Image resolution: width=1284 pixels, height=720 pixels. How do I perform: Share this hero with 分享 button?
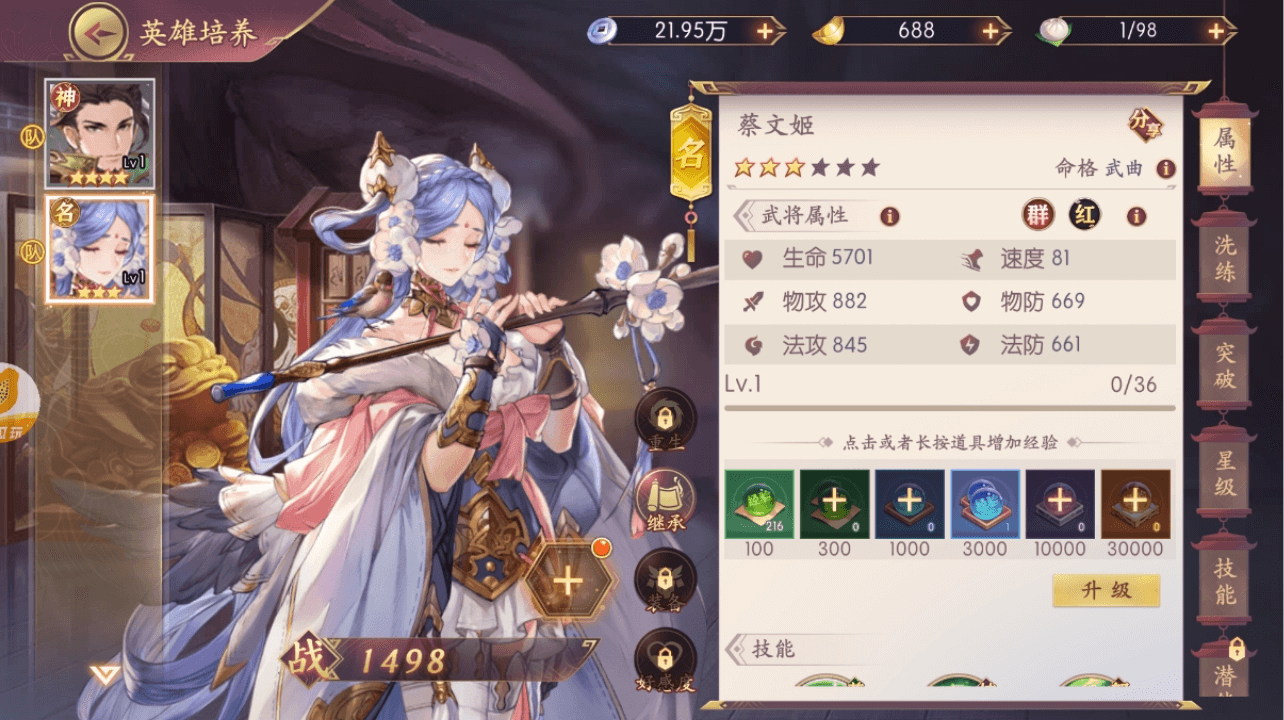pos(1146,124)
